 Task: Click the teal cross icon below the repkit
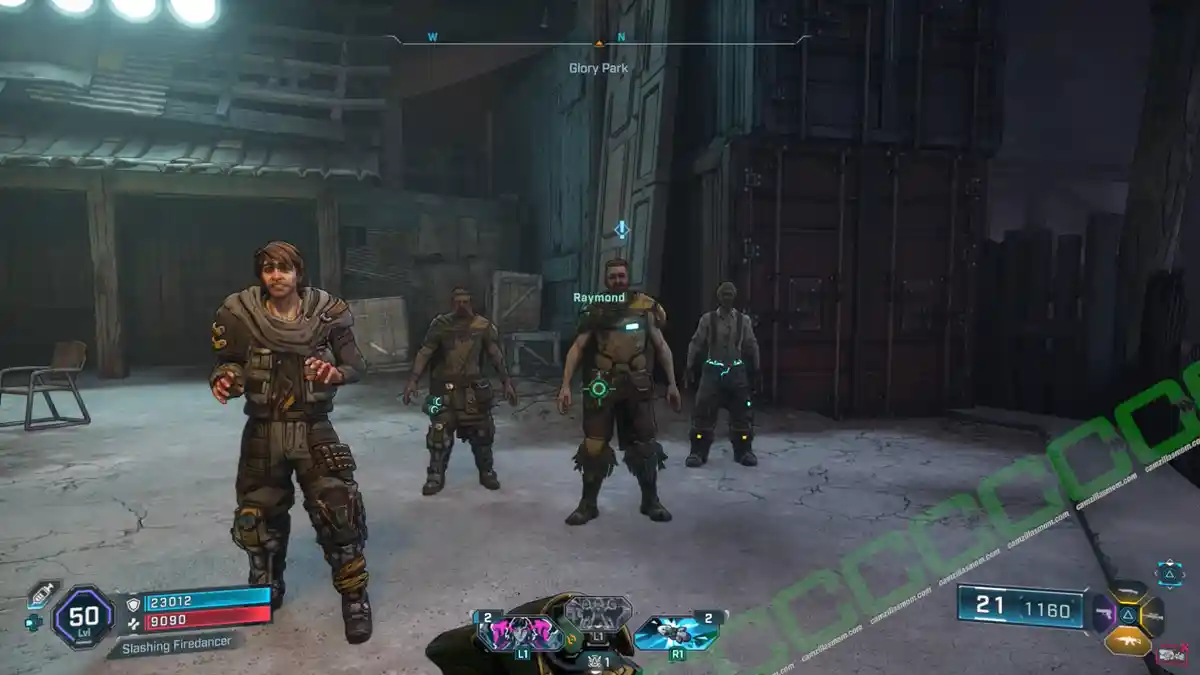point(33,621)
